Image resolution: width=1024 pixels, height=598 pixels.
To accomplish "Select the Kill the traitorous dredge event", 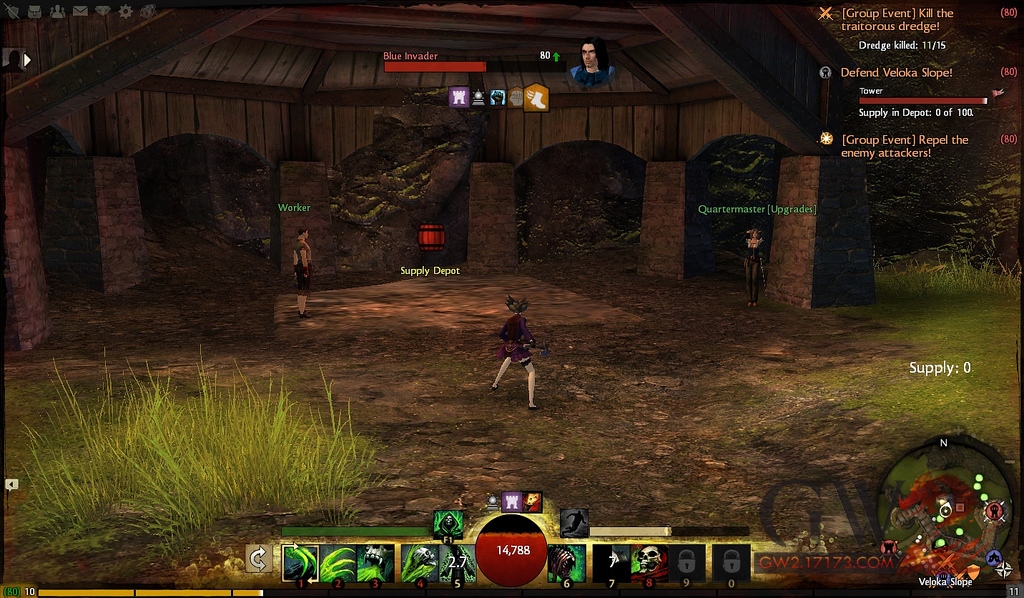I will click(x=897, y=20).
